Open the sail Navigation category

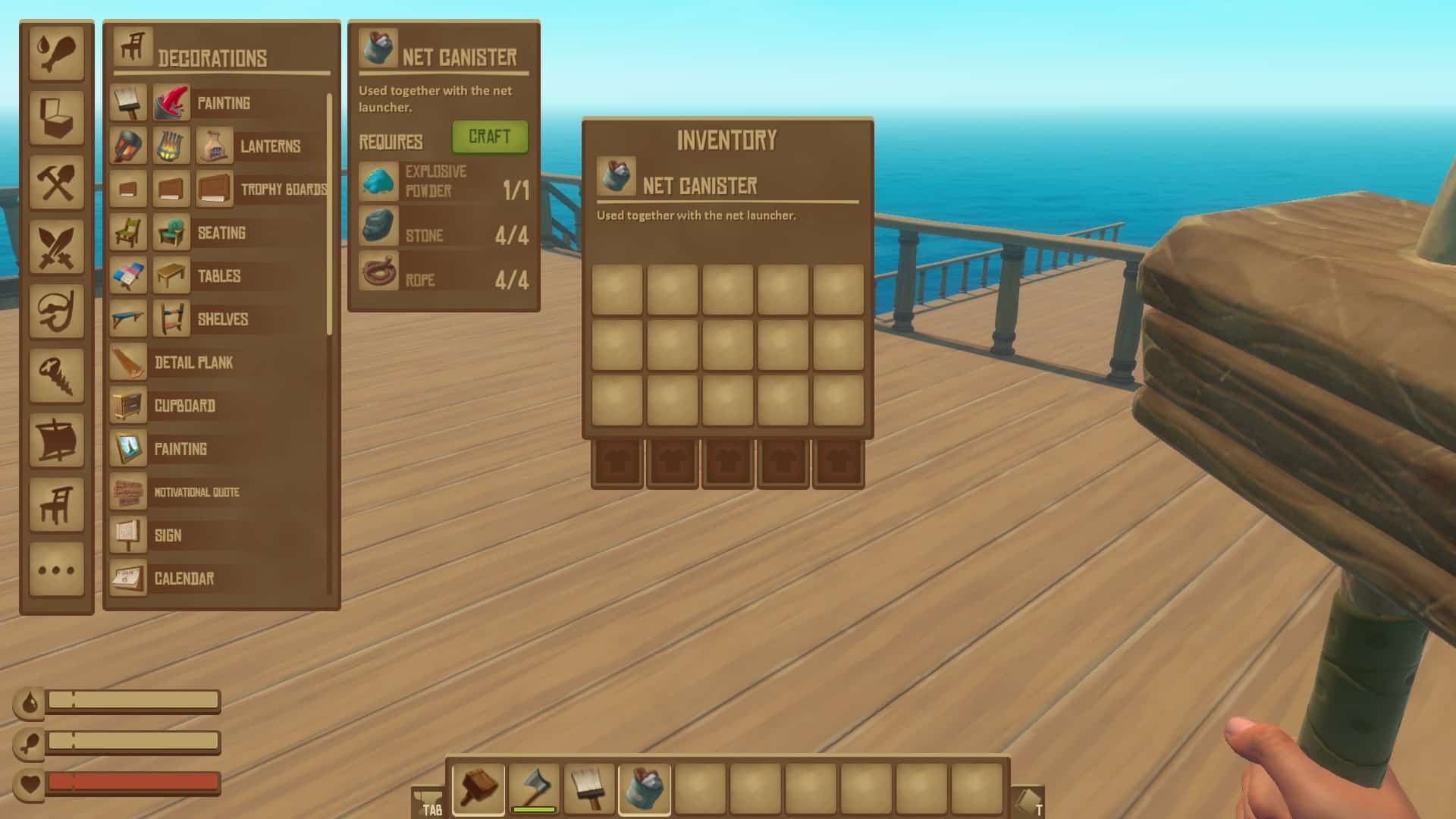coord(58,442)
